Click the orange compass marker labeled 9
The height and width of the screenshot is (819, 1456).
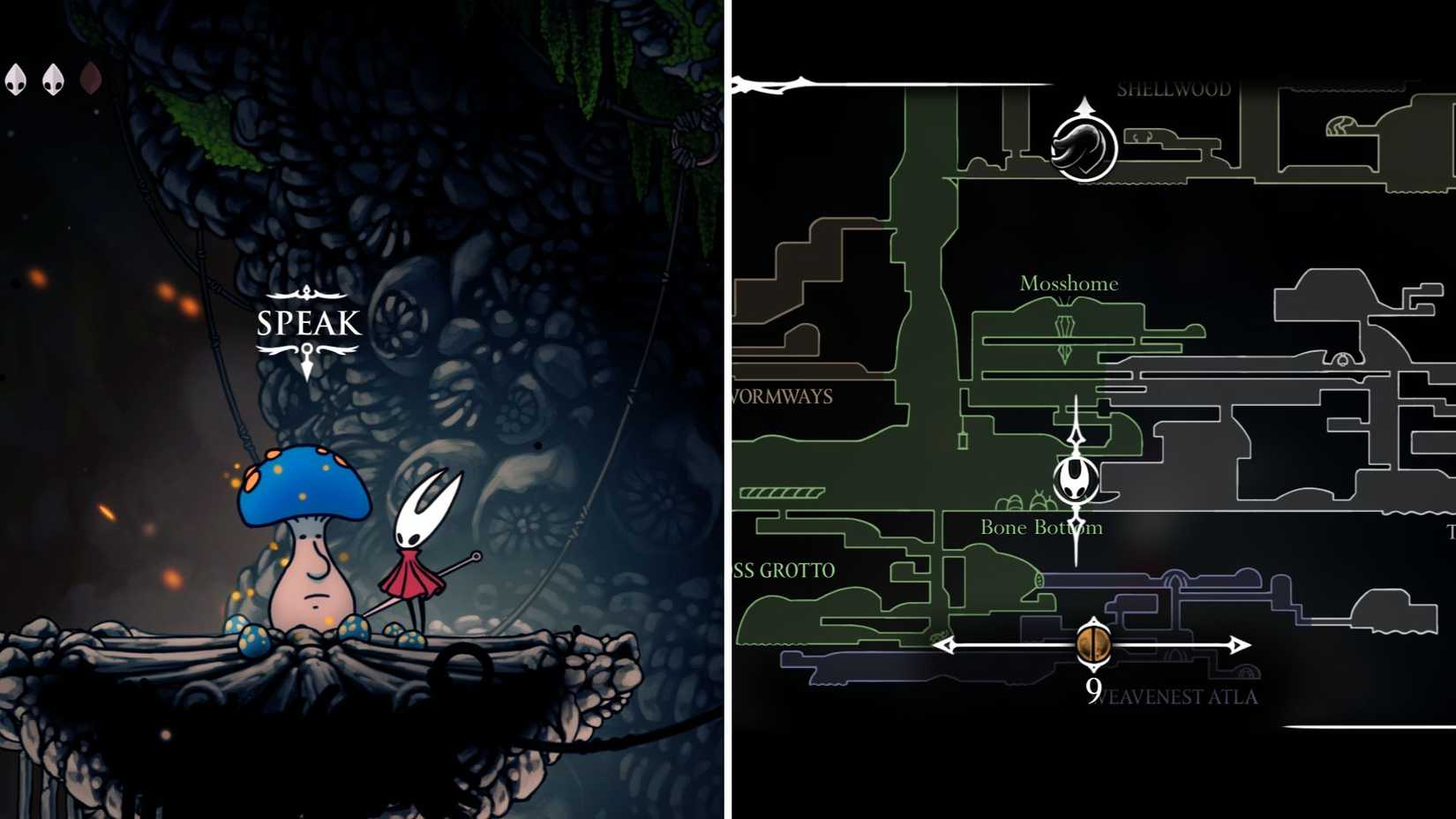pos(1094,645)
